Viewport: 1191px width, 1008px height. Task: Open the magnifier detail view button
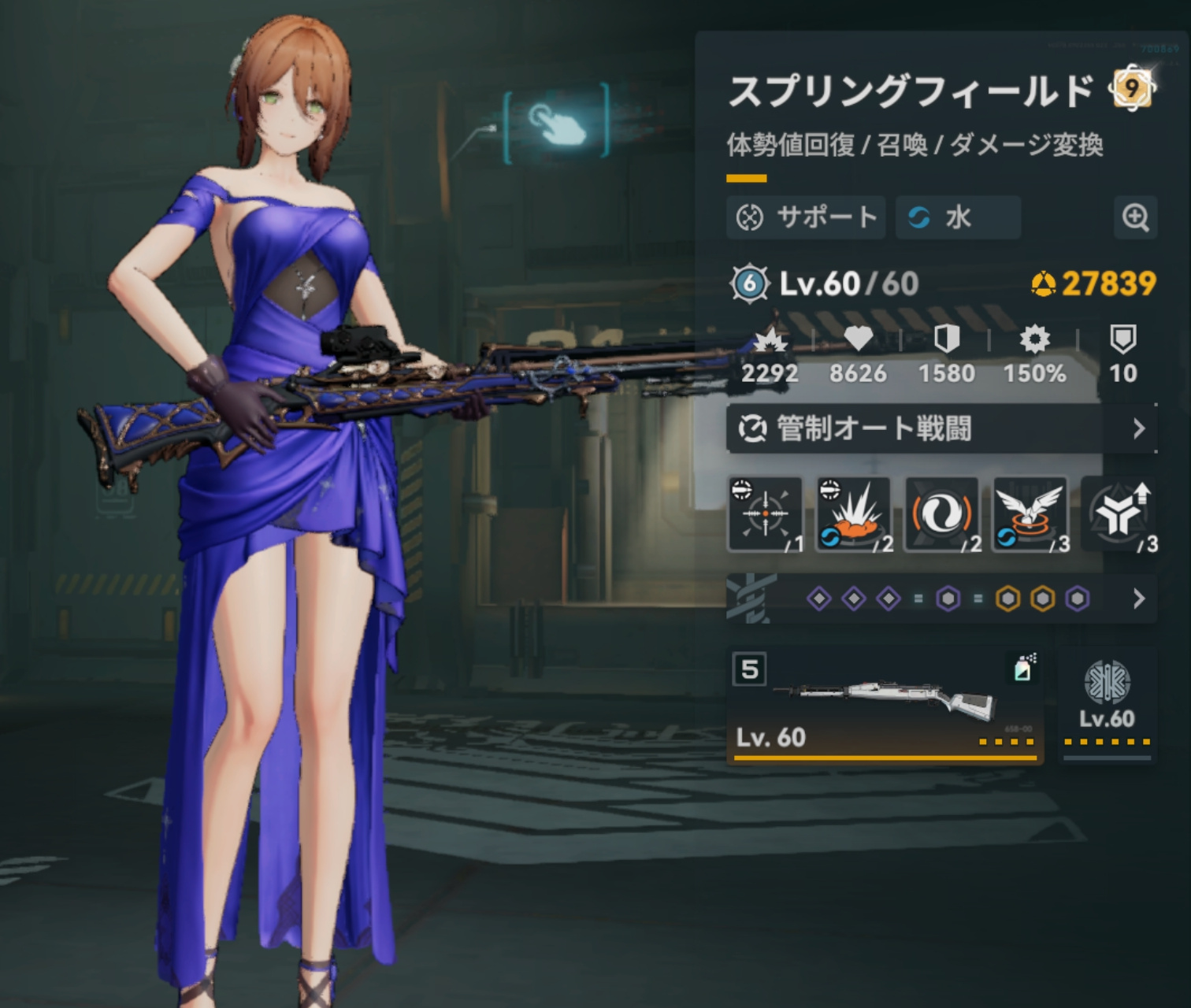[x=1135, y=217]
